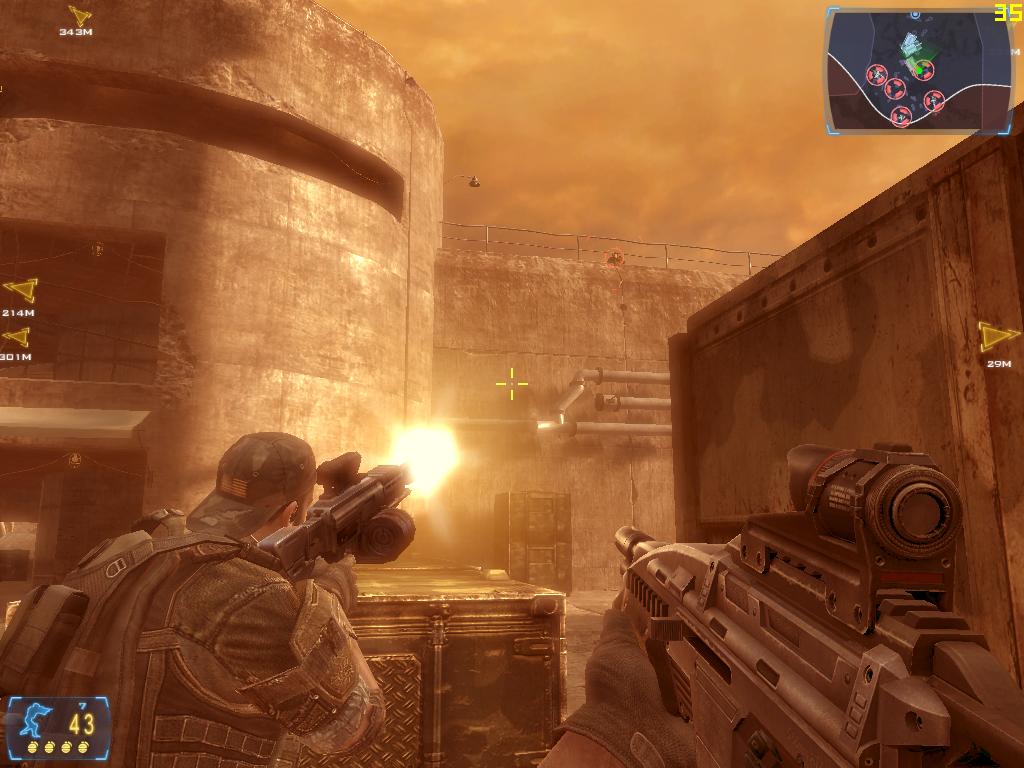Click the red enemy target marker
1024x768 pixels.
(x=614, y=258)
